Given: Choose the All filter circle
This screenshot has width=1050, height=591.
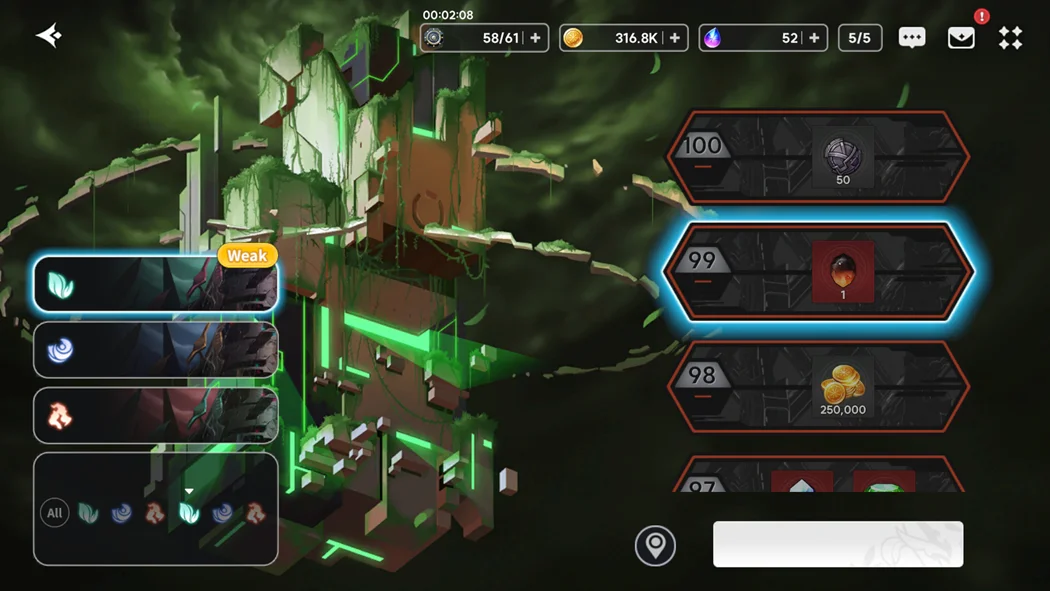Looking at the screenshot, I should 55,513.
